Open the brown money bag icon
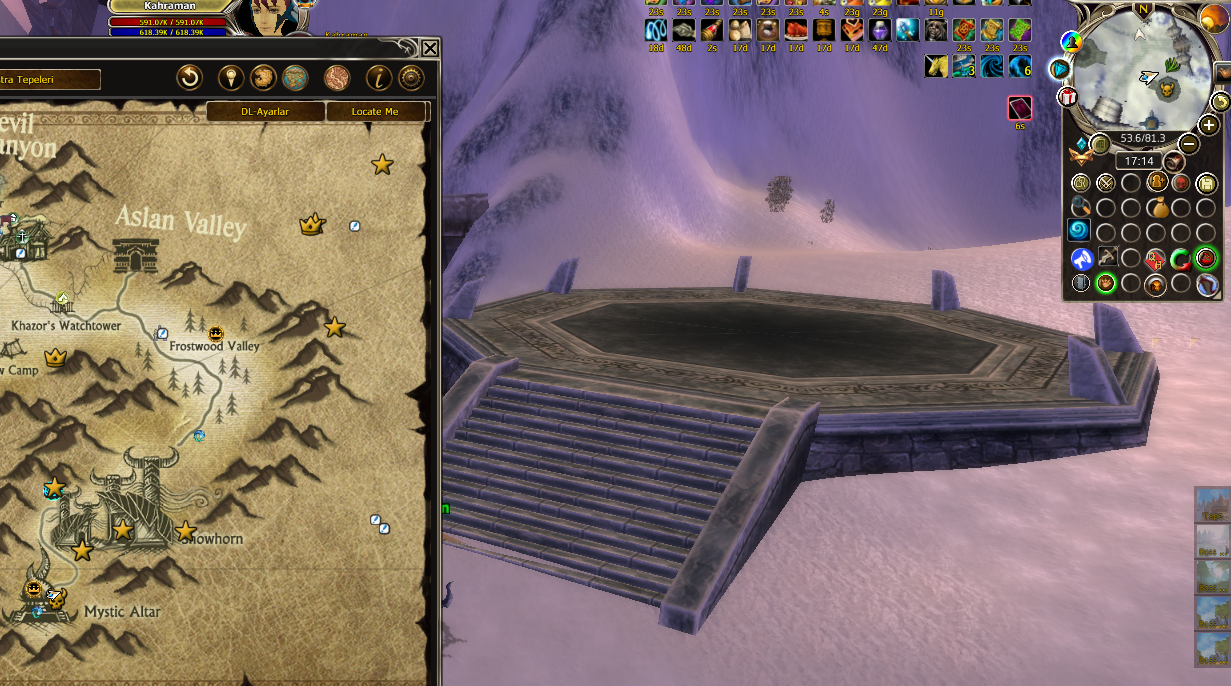Image resolution: width=1231 pixels, height=686 pixels. pos(1156,209)
